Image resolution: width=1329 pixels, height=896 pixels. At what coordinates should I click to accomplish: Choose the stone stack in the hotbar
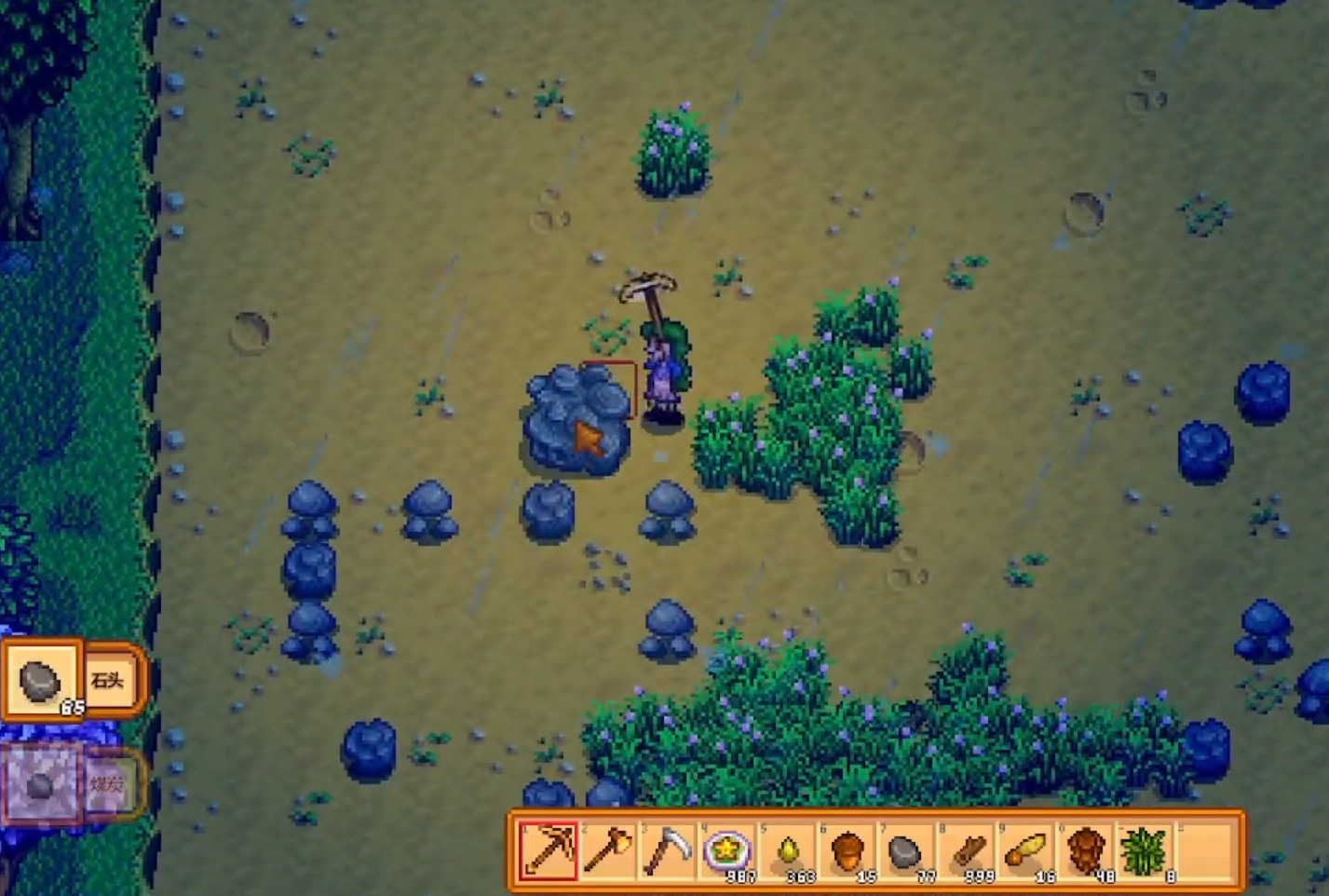[906, 851]
